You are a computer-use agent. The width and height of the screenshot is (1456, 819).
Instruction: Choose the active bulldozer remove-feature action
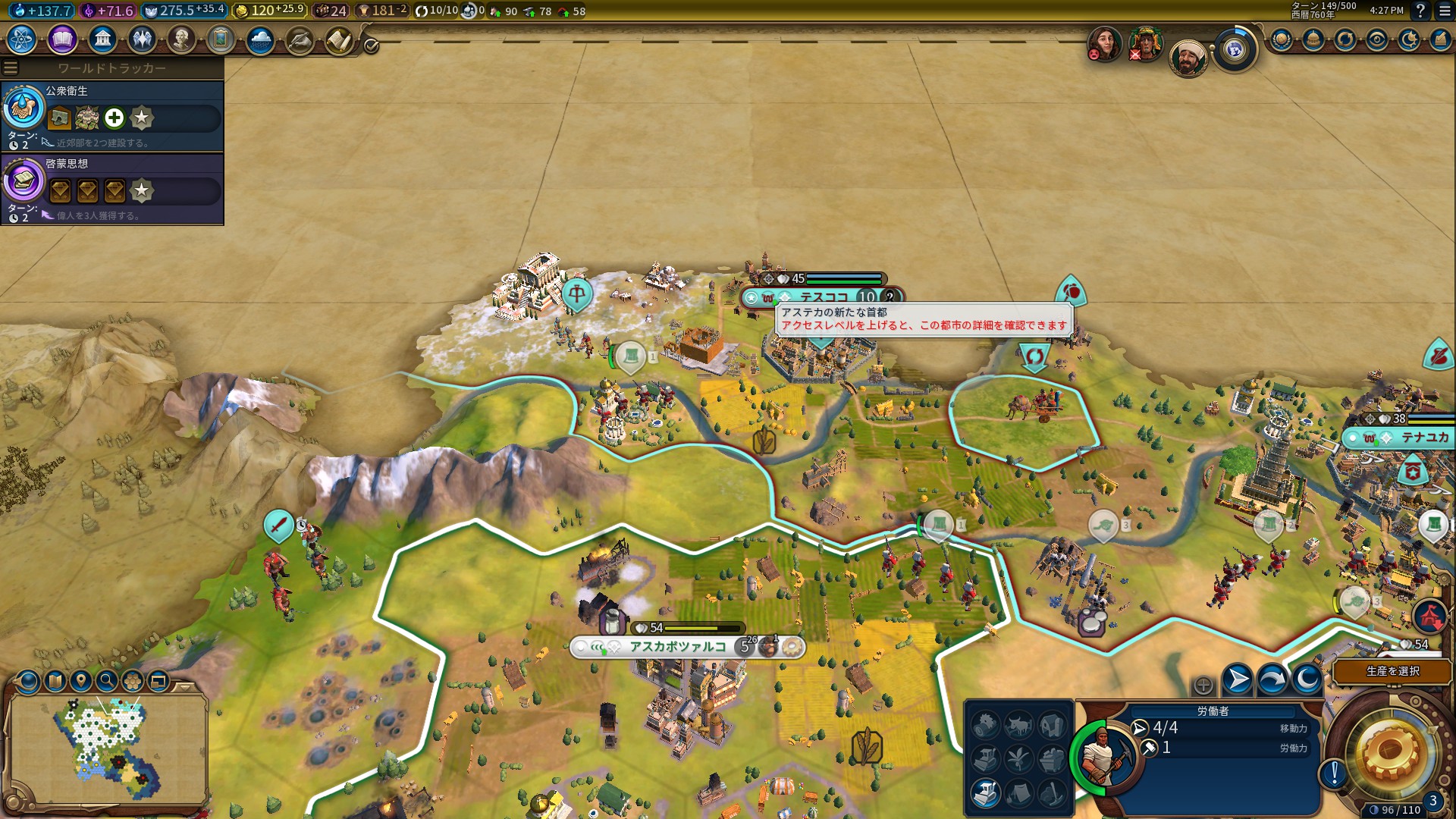[985, 792]
